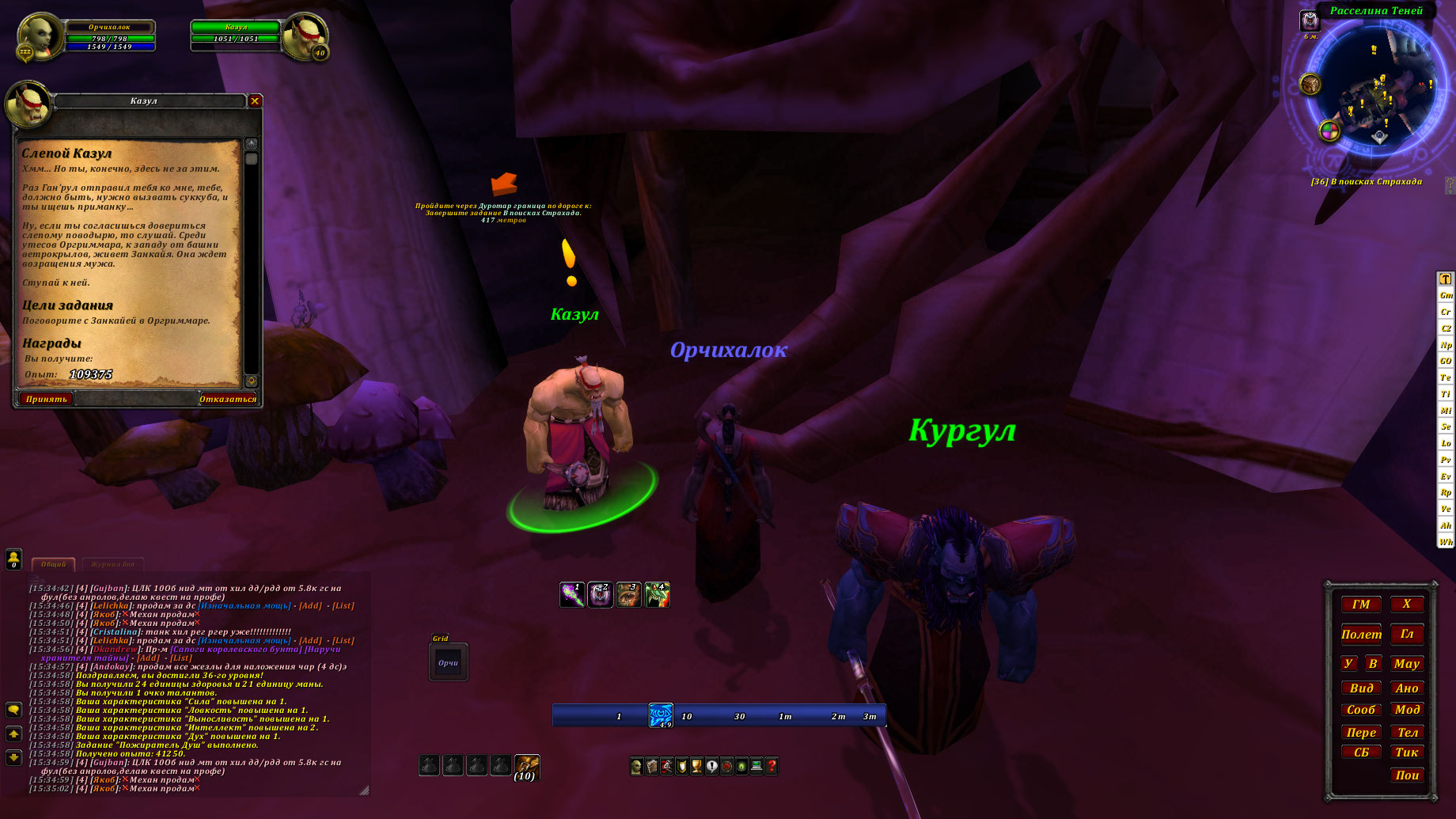Click the Полет button in the side panel
The width and height of the screenshot is (1456, 819).
click(x=1361, y=635)
